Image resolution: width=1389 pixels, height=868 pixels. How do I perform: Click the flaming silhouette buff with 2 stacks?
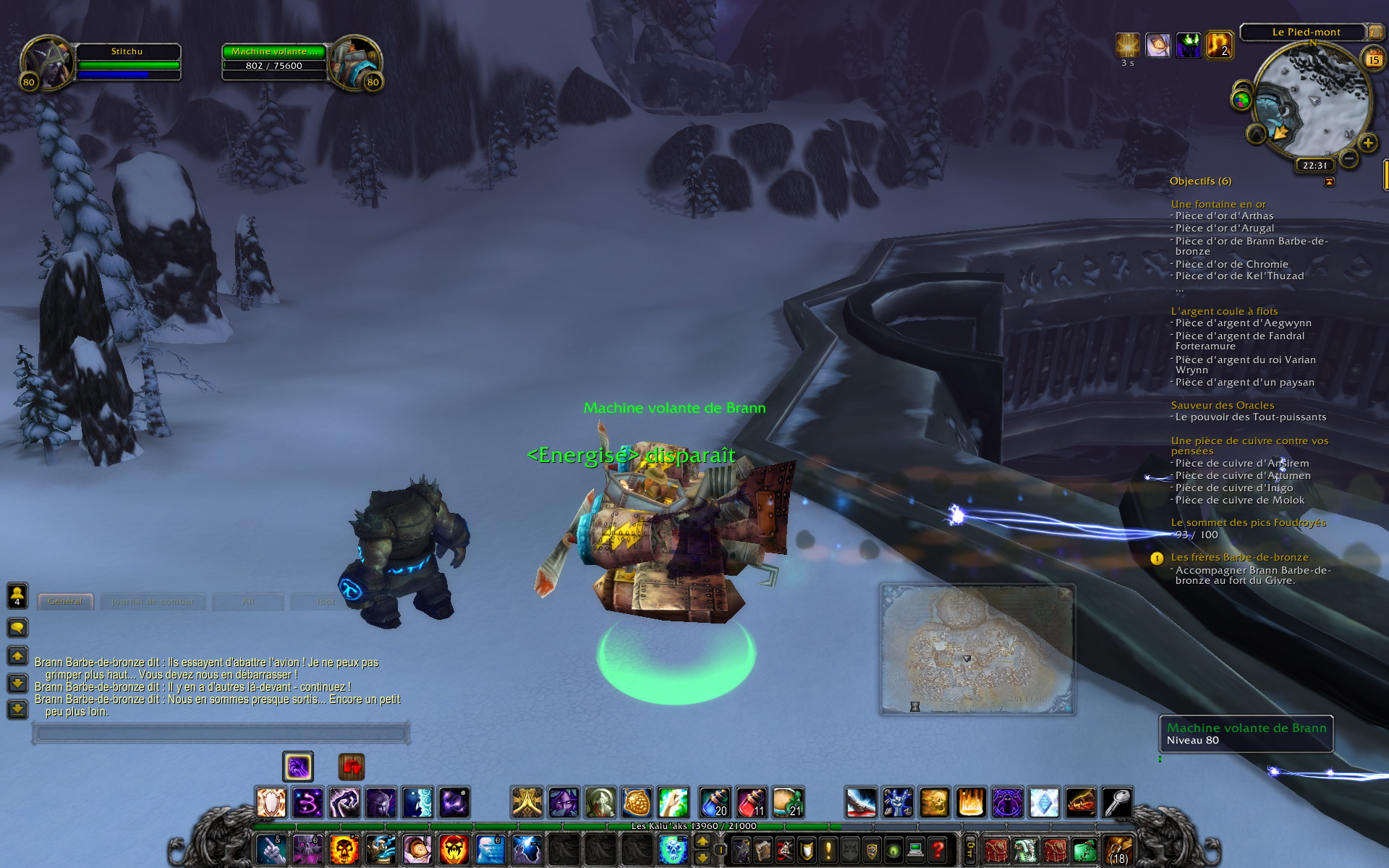click(x=1219, y=46)
